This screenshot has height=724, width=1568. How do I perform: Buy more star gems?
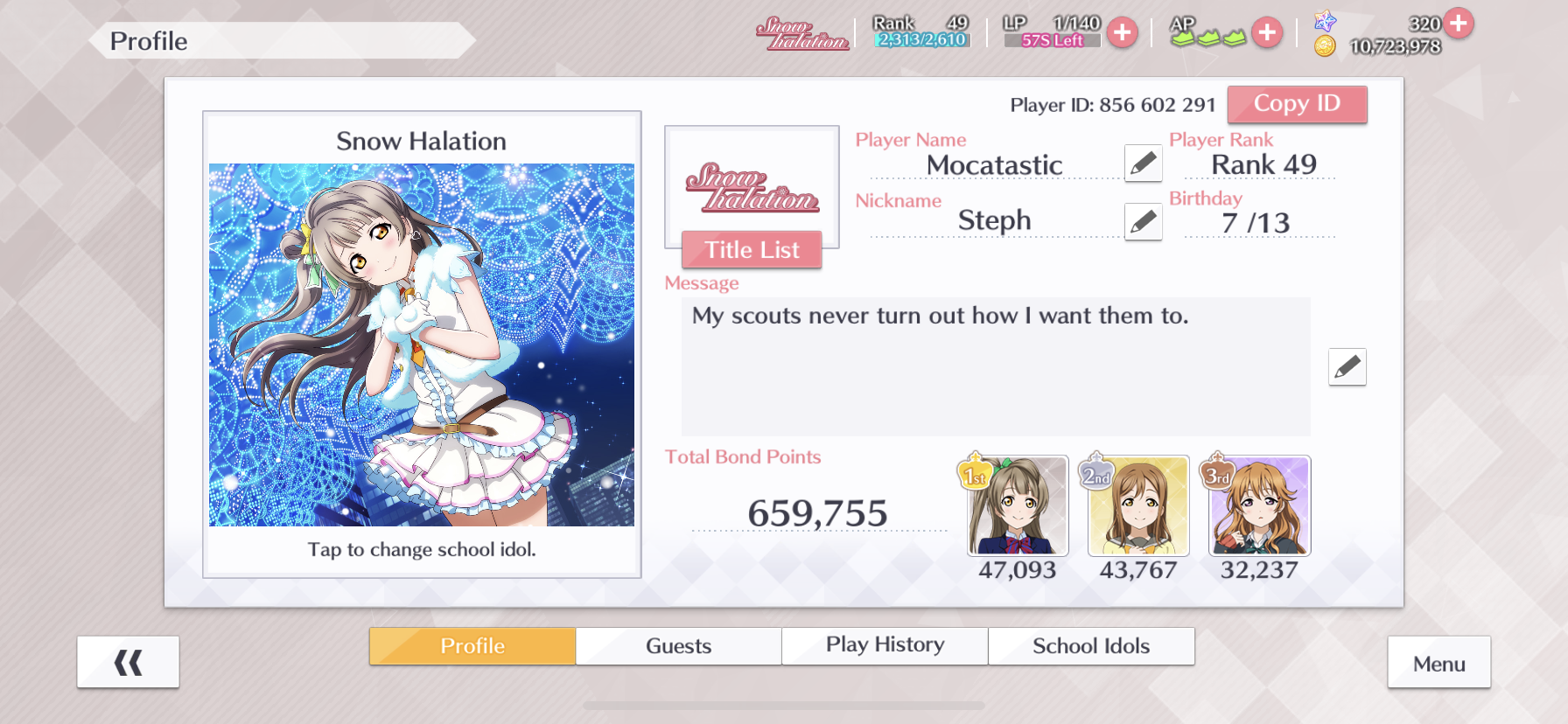coord(1458,23)
